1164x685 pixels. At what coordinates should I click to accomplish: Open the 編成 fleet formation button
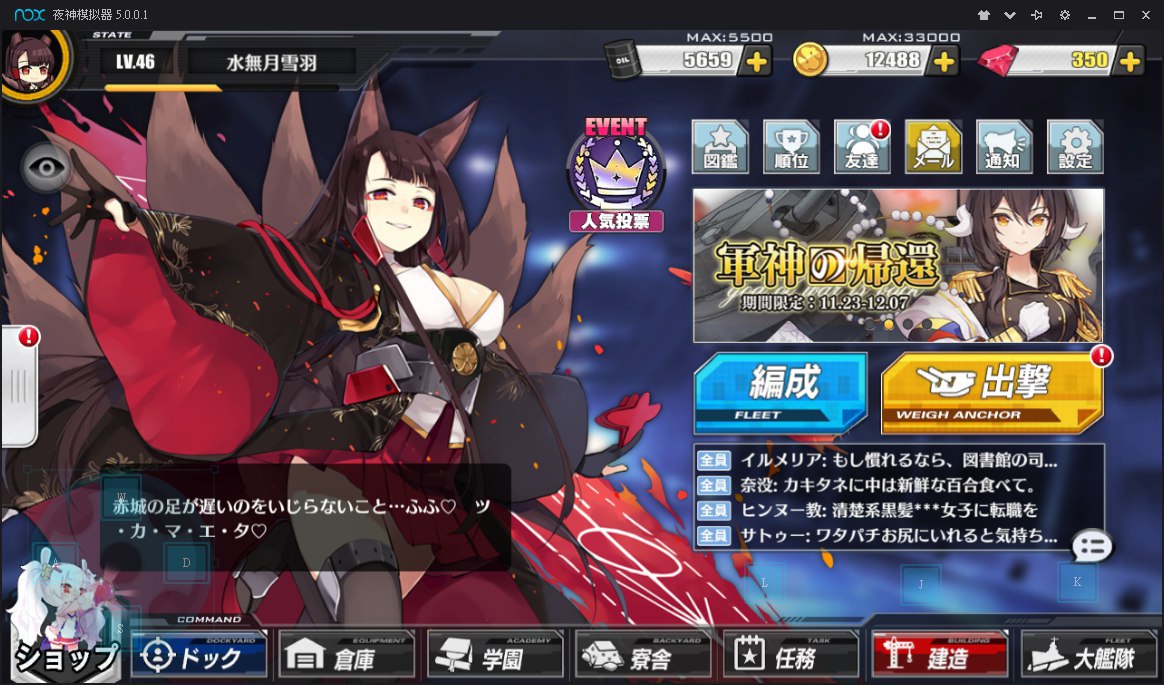pyautogui.click(x=780, y=391)
